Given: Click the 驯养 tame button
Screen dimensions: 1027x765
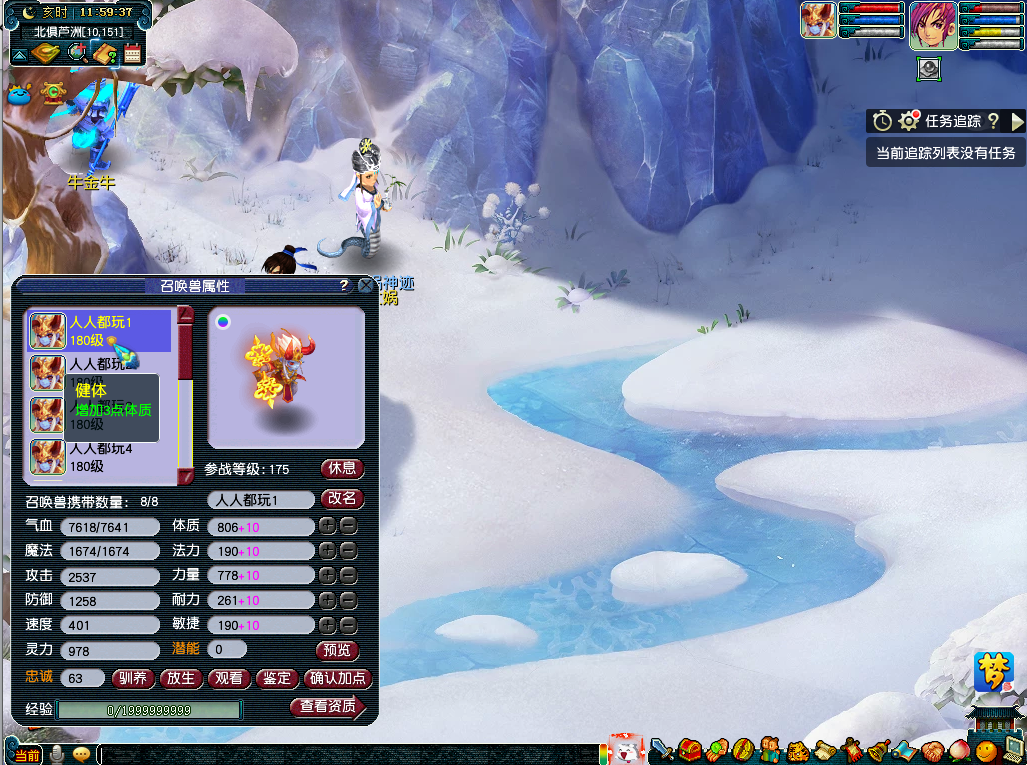Looking at the screenshot, I should tap(133, 678).
